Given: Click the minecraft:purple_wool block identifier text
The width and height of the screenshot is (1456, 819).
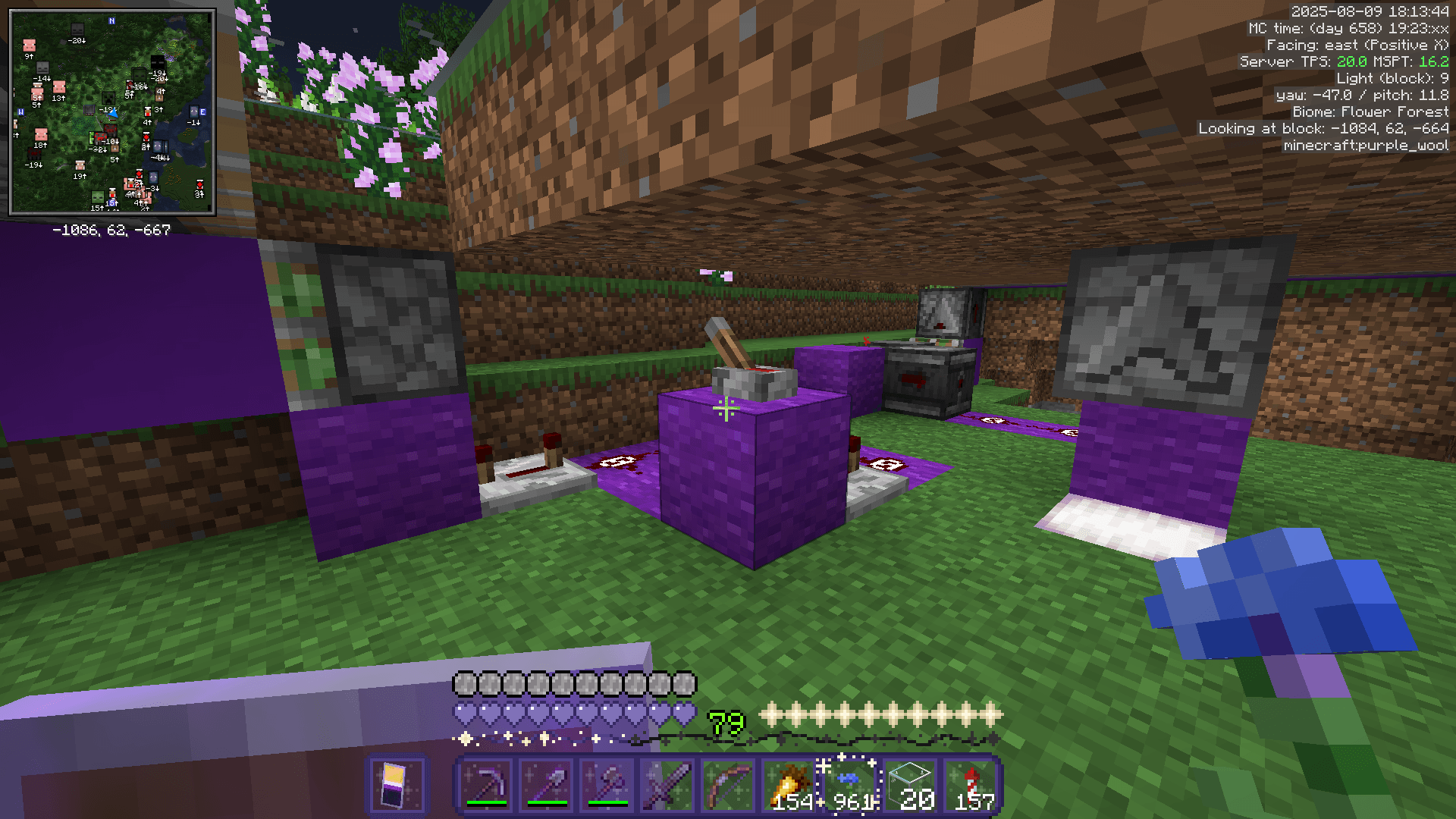Looking at the screenshot, I should click(x=1365, y=145).
